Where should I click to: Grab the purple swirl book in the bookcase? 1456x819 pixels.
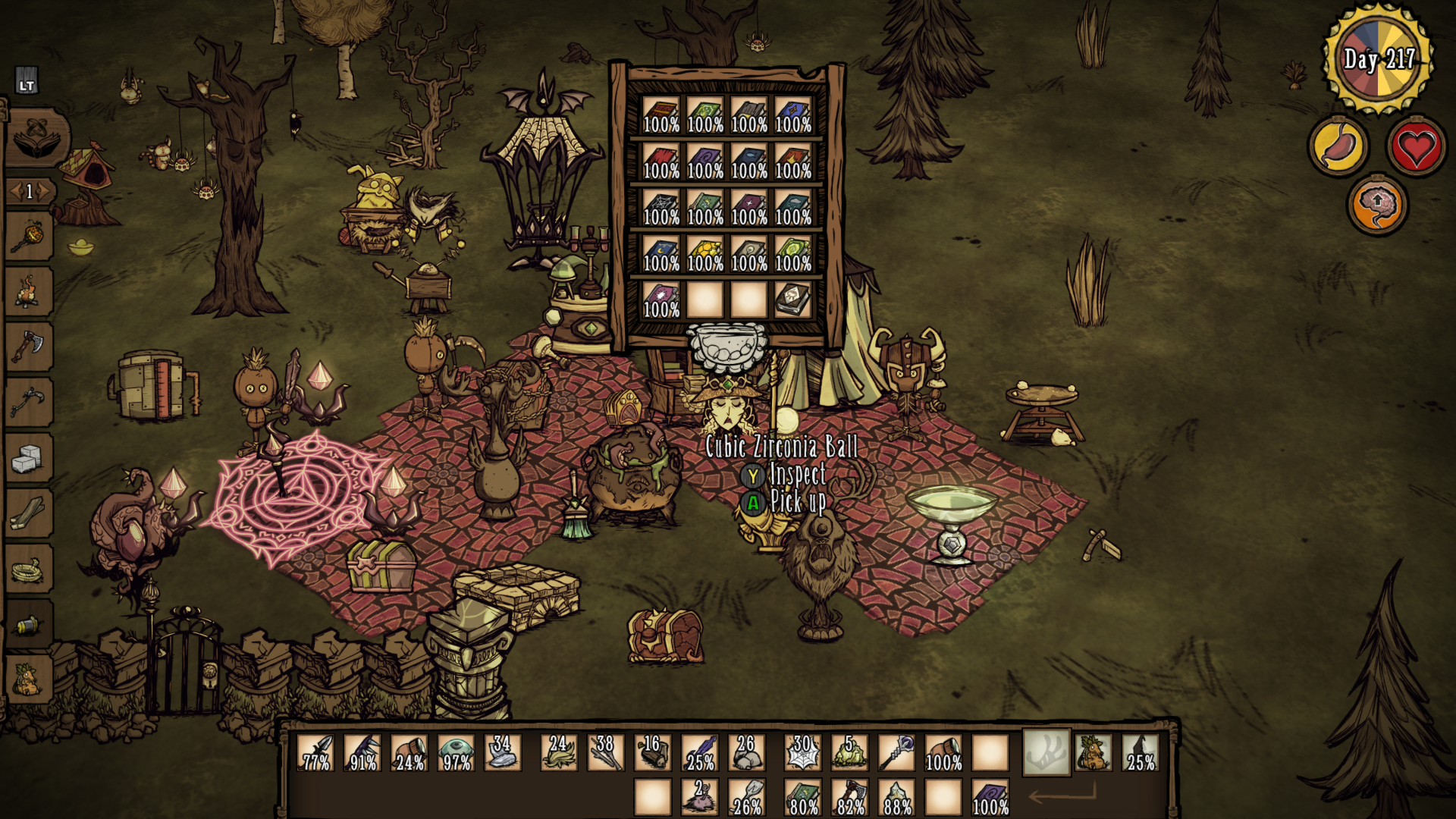(x=704, y=161)
